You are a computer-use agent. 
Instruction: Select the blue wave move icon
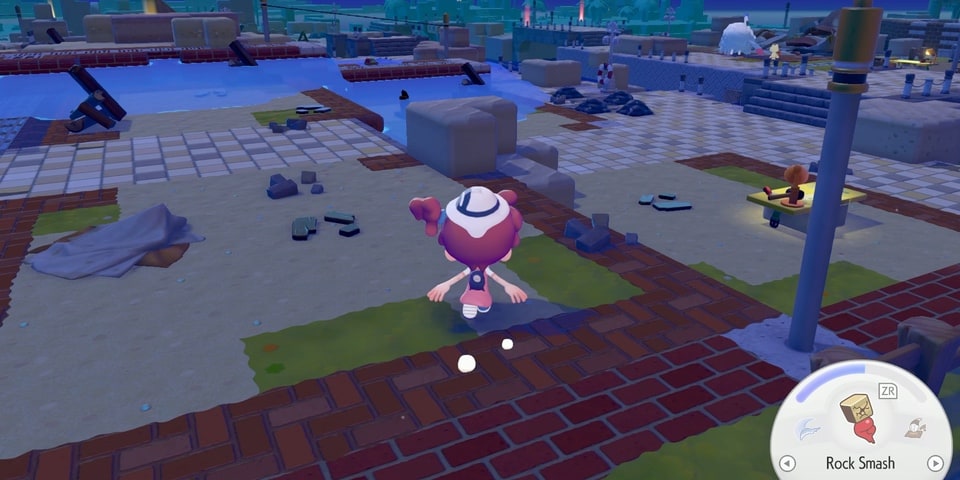(x=805, y=428)
